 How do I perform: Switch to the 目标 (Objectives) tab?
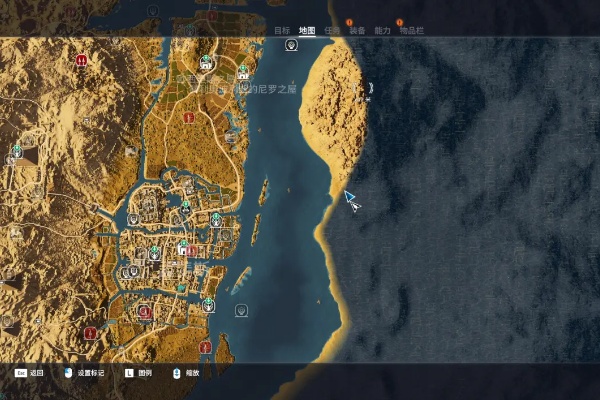tap(283, 31)
